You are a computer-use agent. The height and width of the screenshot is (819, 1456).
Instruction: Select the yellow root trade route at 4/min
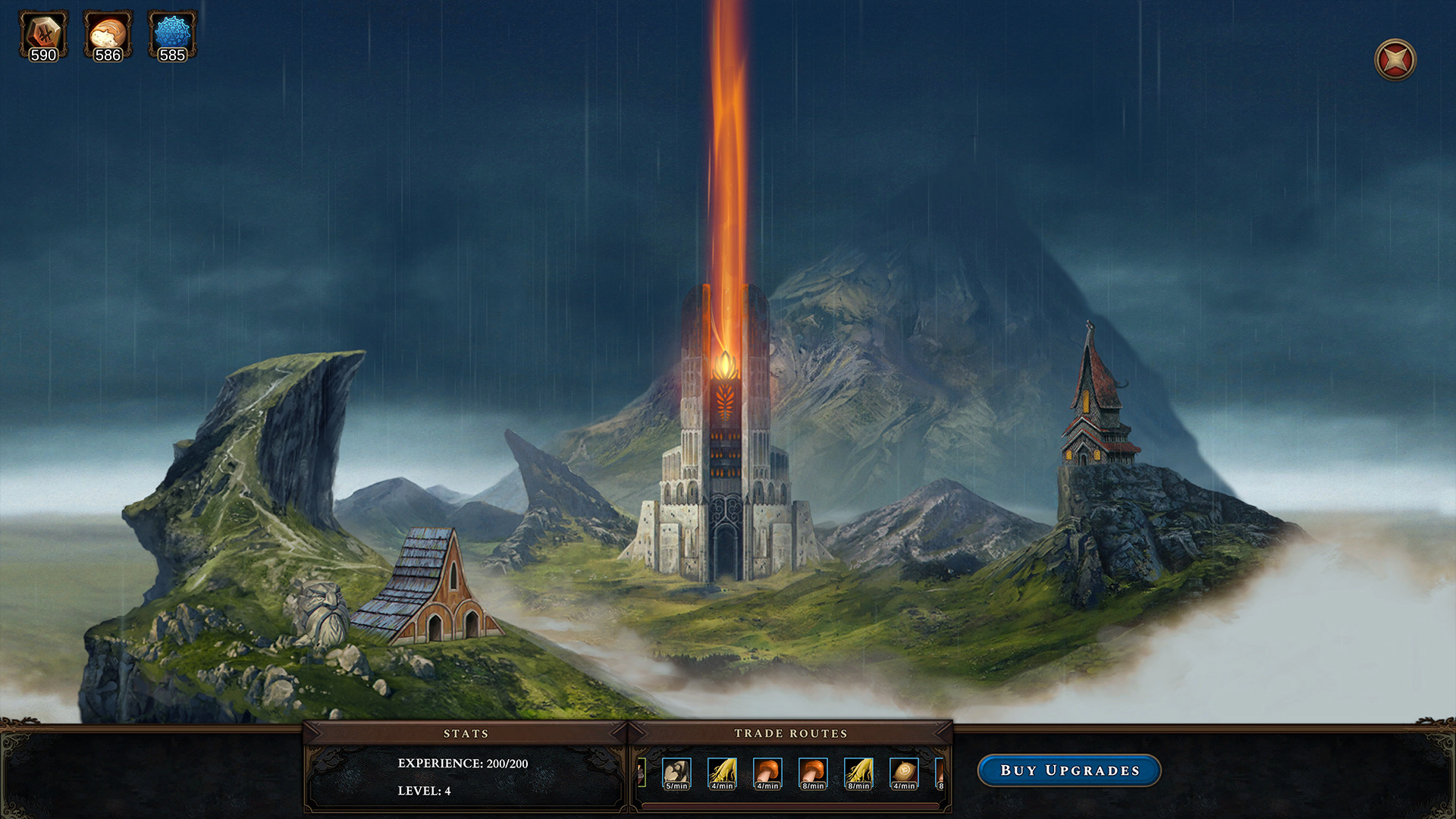click(722, 773)
